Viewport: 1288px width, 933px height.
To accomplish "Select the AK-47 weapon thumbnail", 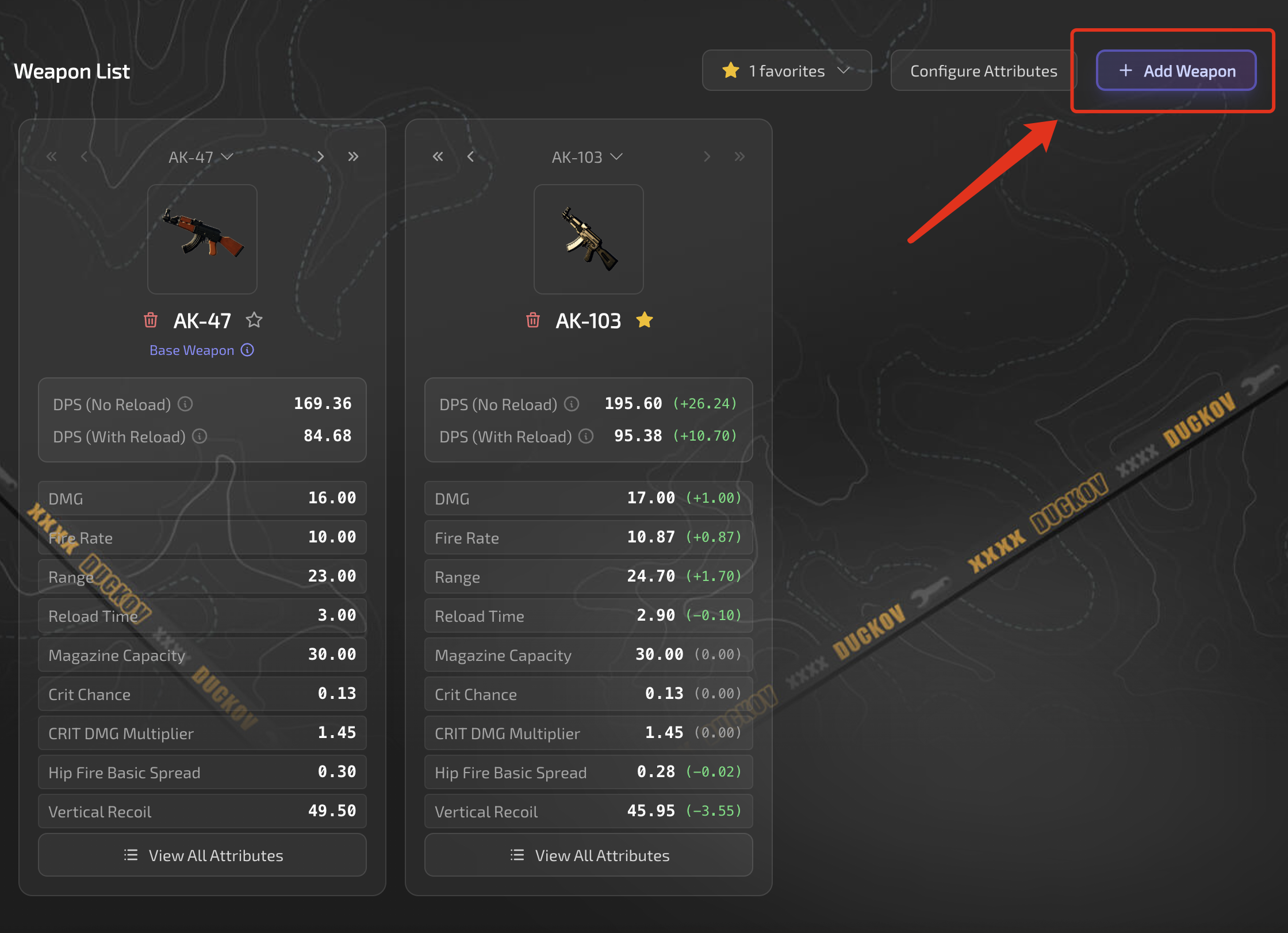I will point(202,239).
